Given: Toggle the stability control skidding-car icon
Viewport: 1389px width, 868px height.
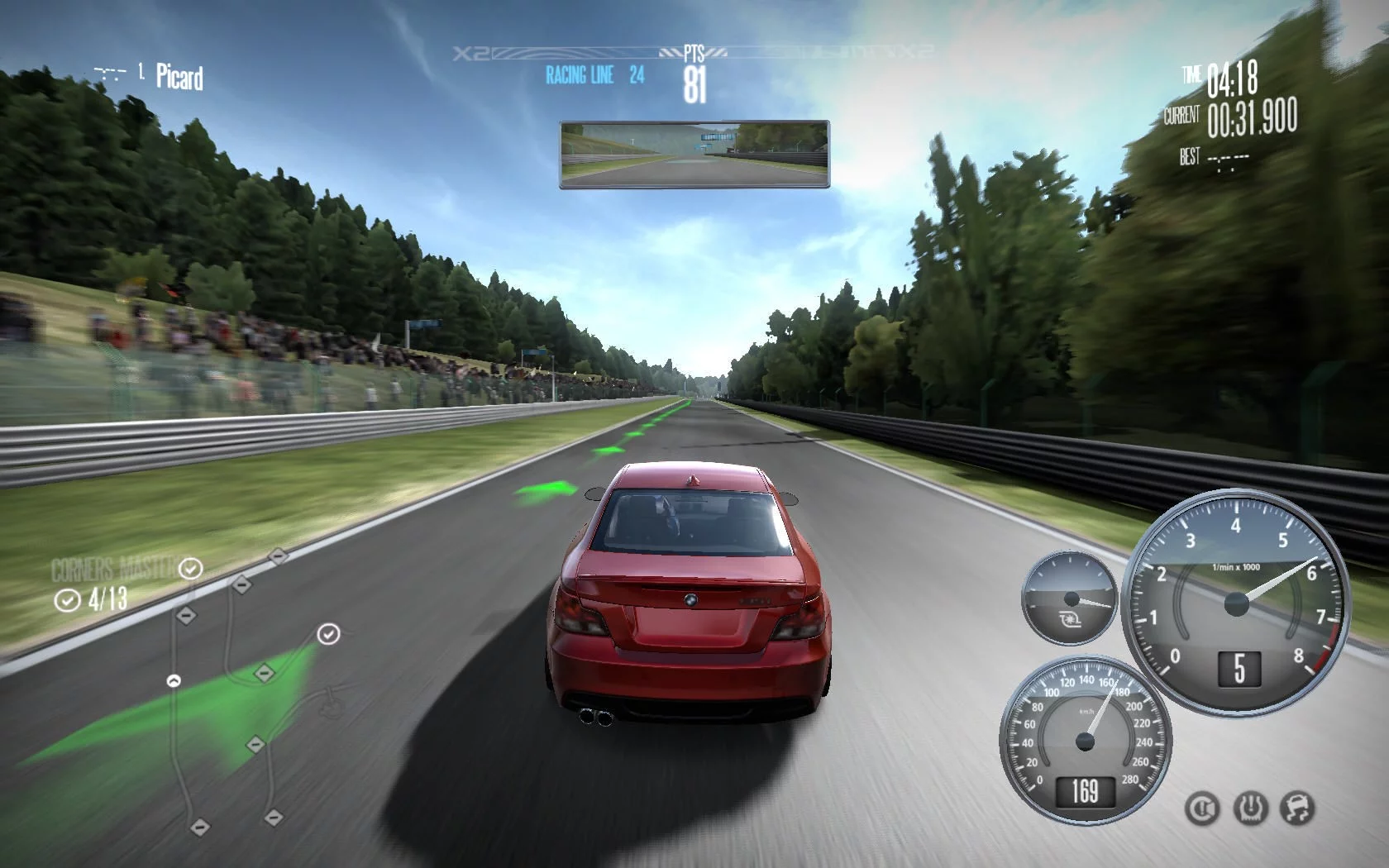Looking at the screenshot, I should pyautogui.click(x=1297, y=808).
